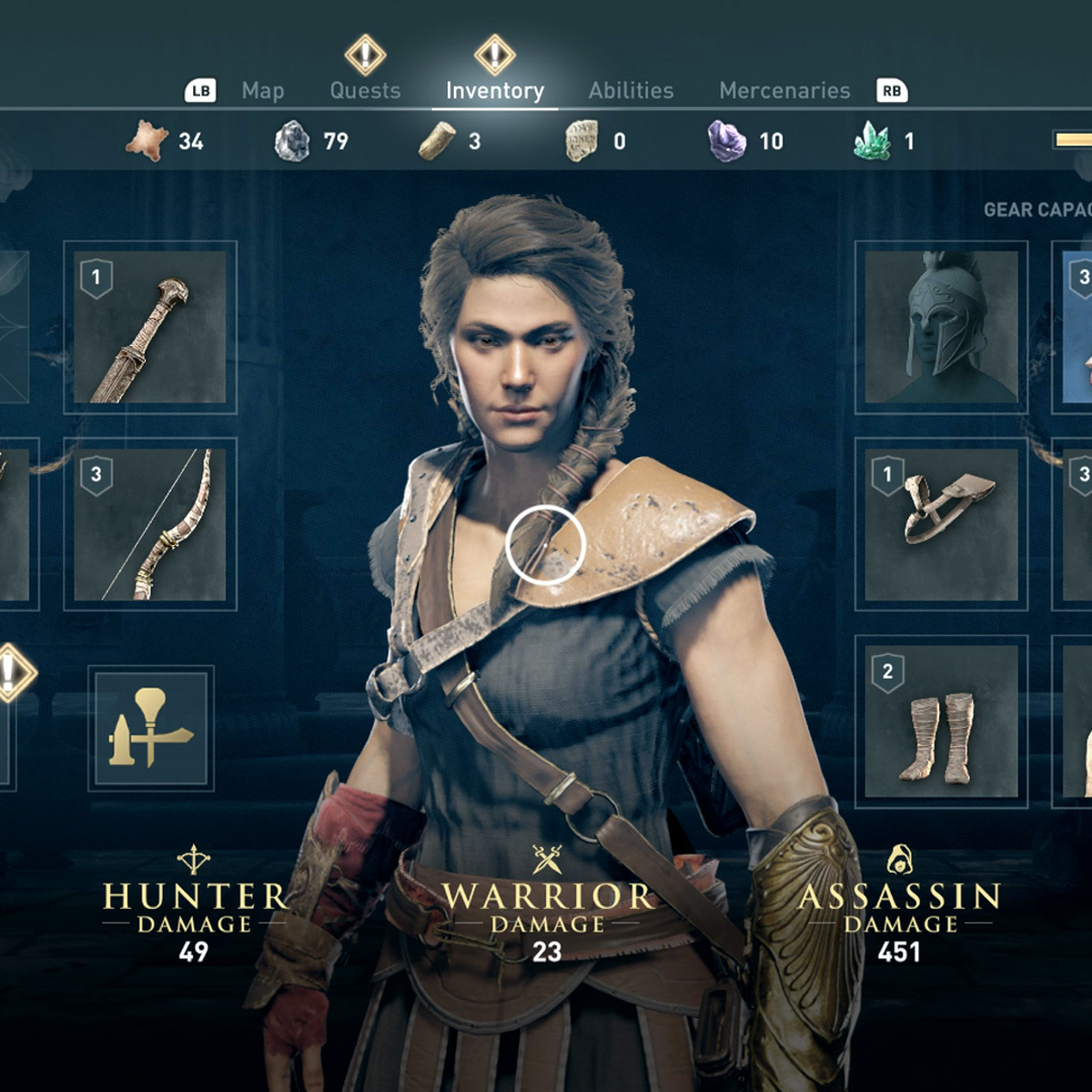
Task: Choose the equipped bow slot
Action: (150, 524)
